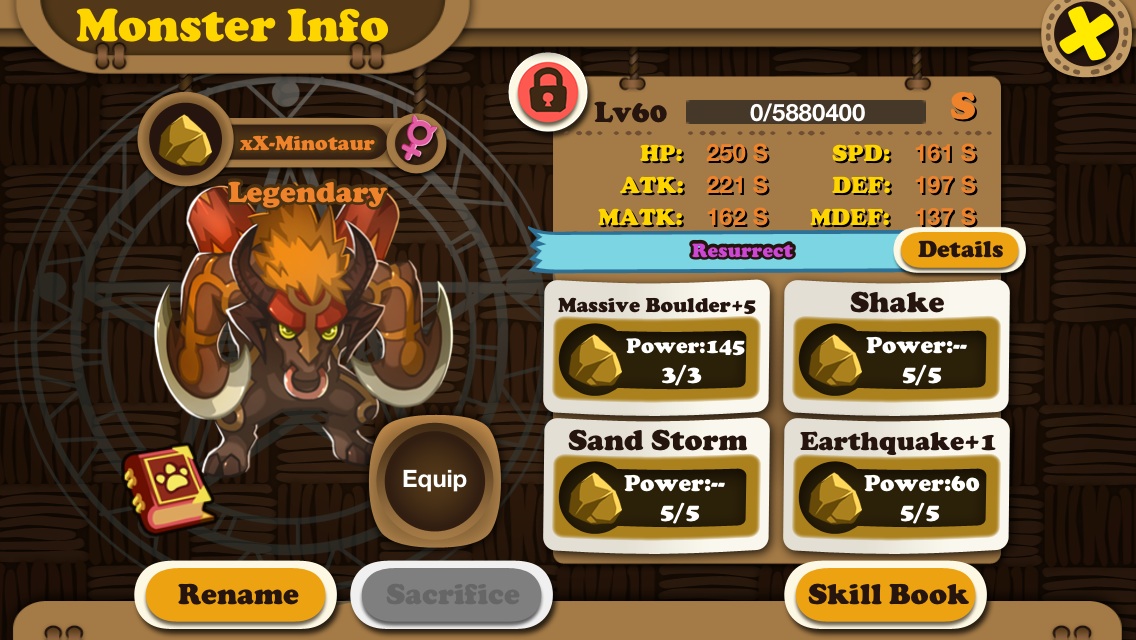Close the Monster Info screen

pos(1088,36)
